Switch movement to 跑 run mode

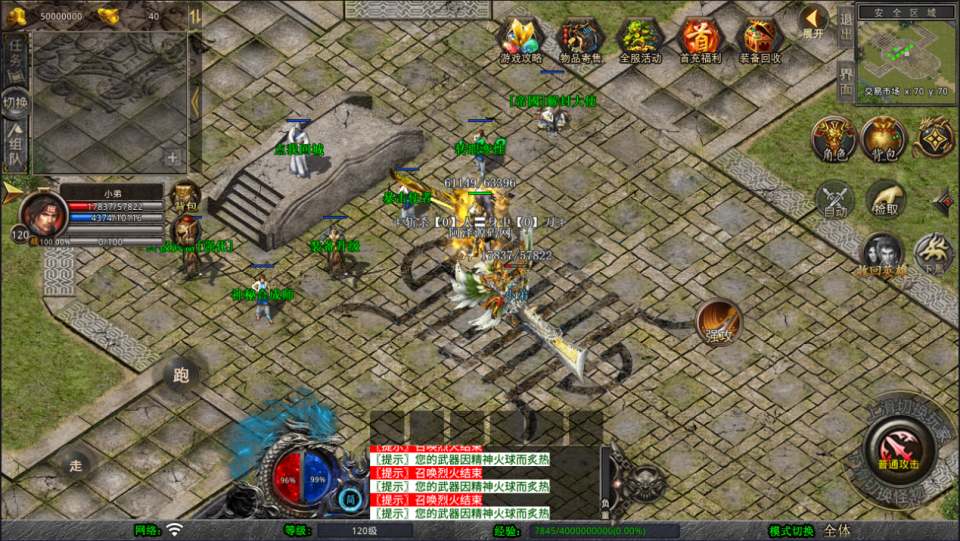click(x=181, y=375)
